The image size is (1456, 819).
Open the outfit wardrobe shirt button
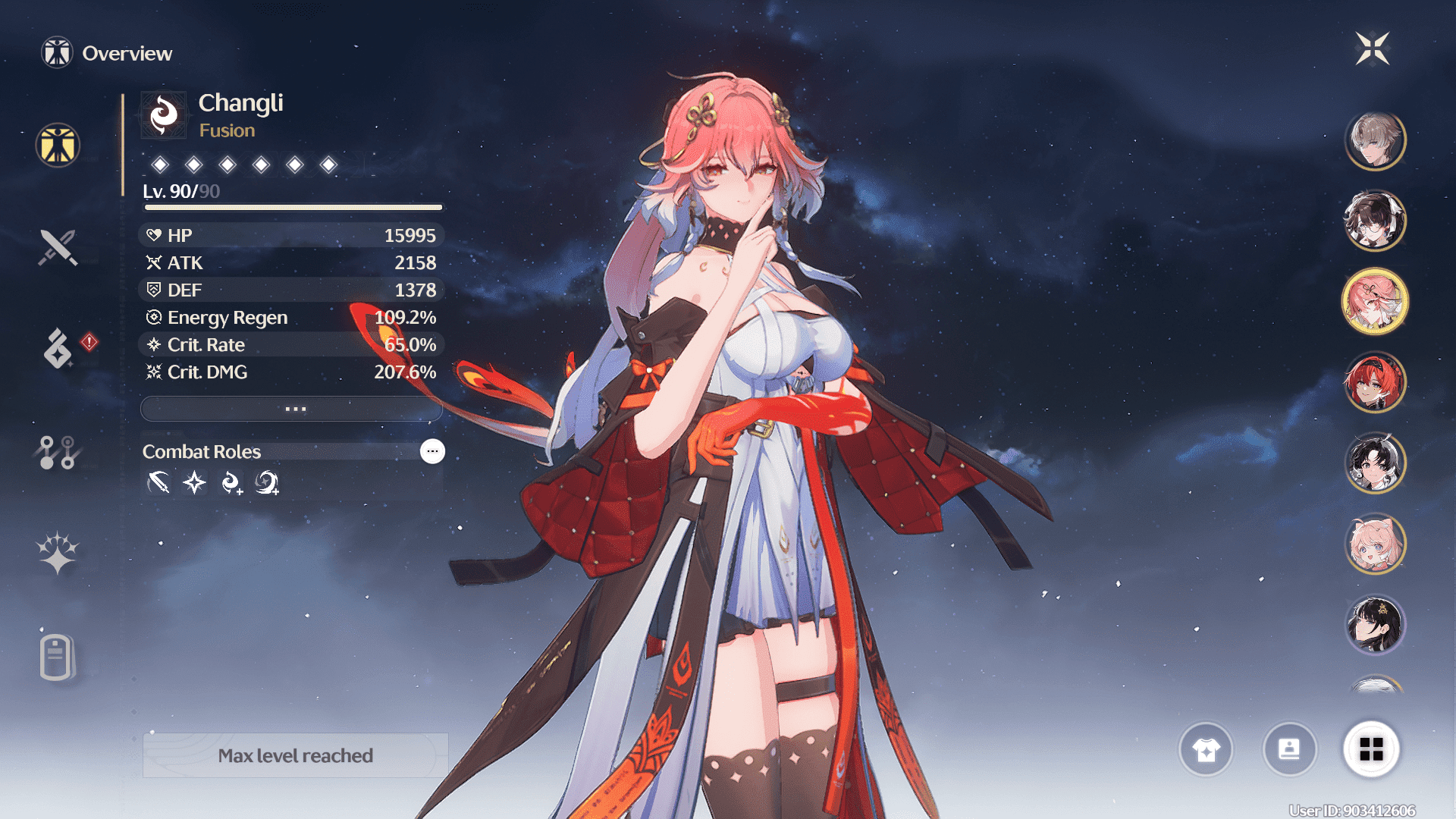tap(1206, 749)
